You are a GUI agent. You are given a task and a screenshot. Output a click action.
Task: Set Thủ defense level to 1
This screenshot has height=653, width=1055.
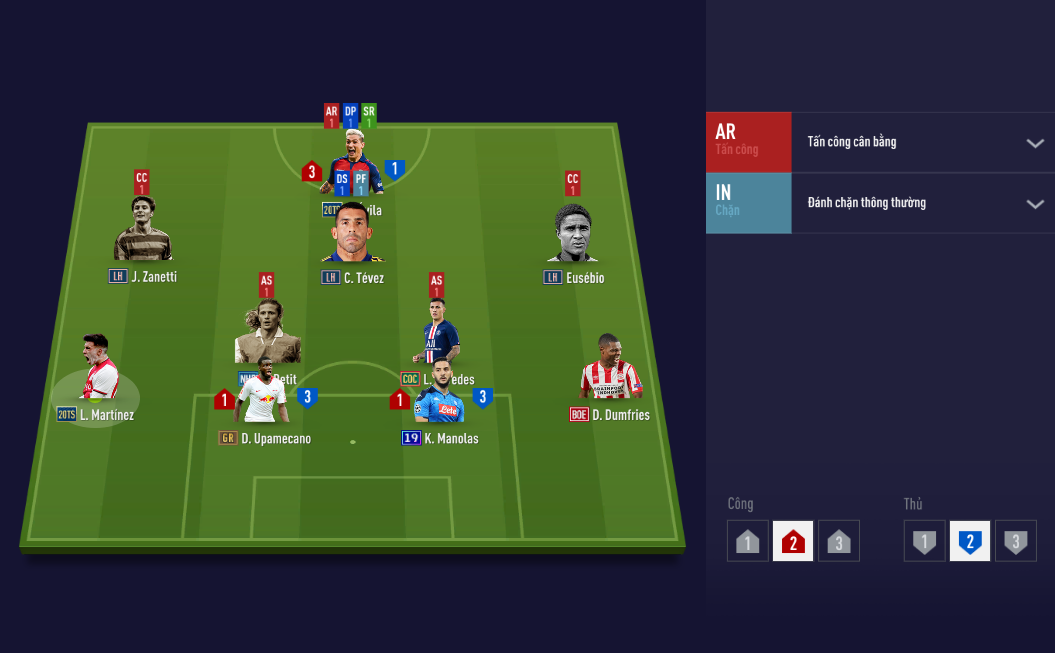click(x=925, y=541)
